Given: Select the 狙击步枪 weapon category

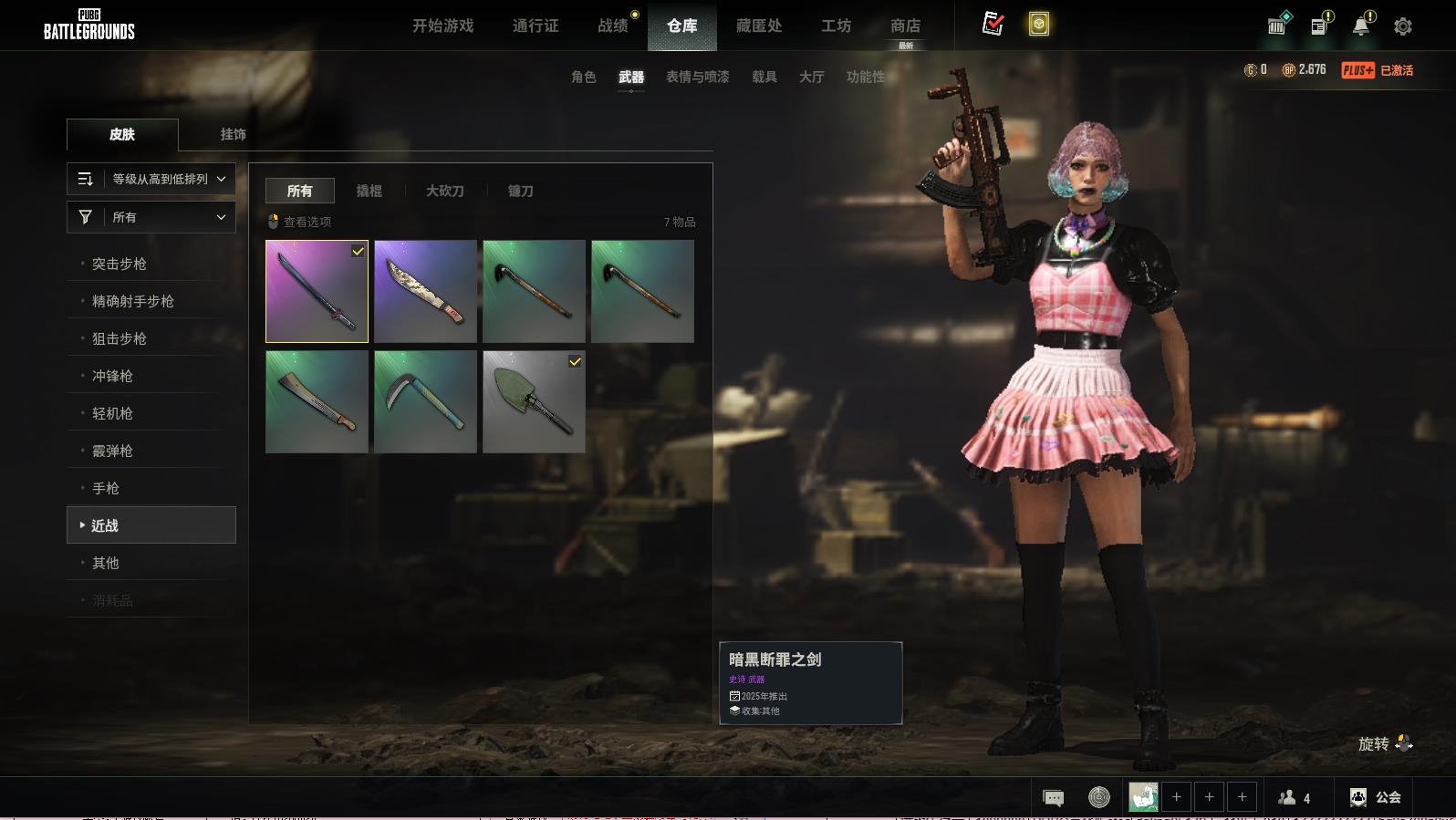Looking at the screenshot, I should 120,338.
